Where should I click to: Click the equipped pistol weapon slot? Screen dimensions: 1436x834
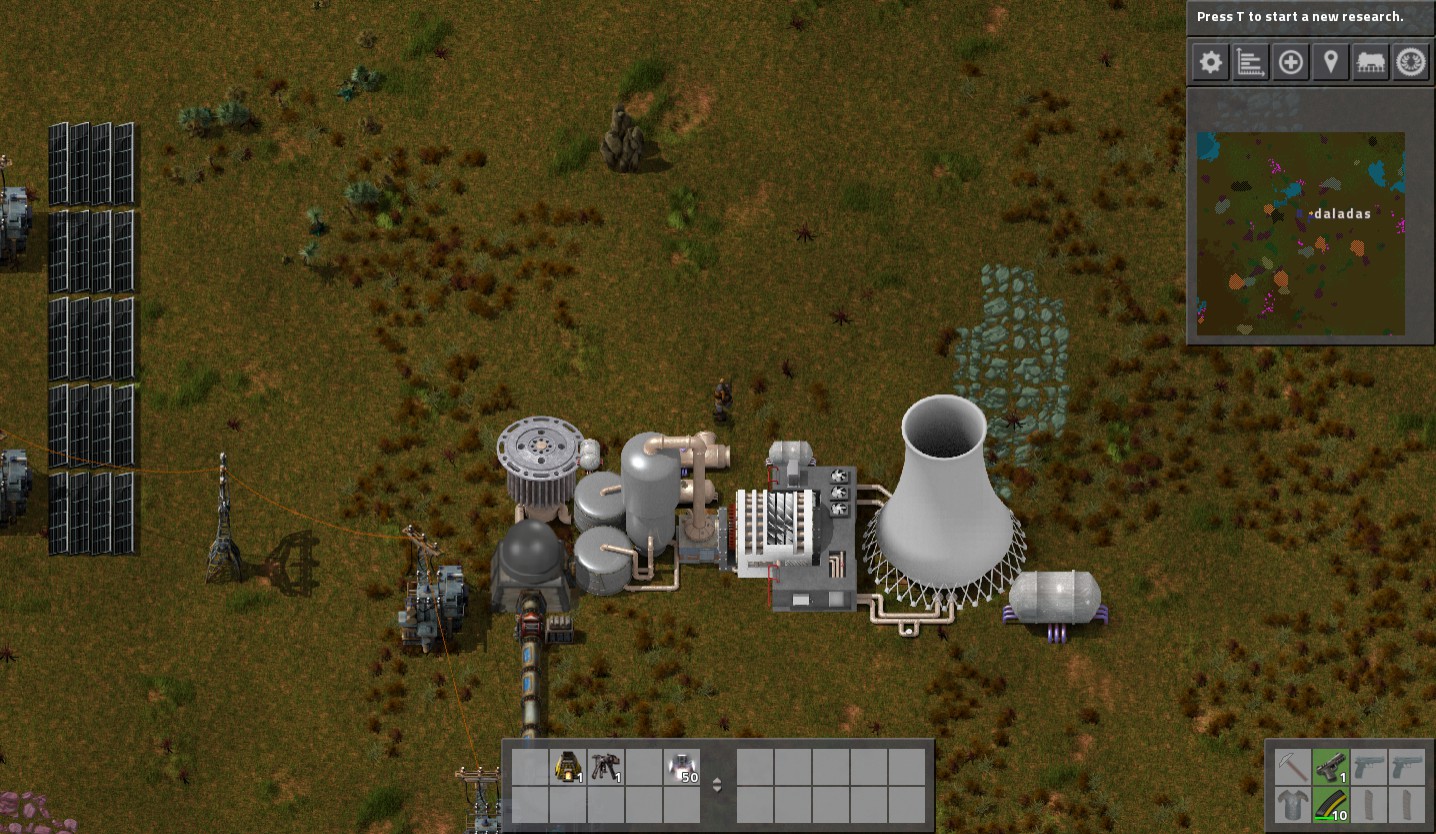pyautogui.click(x=1330, y=767)
